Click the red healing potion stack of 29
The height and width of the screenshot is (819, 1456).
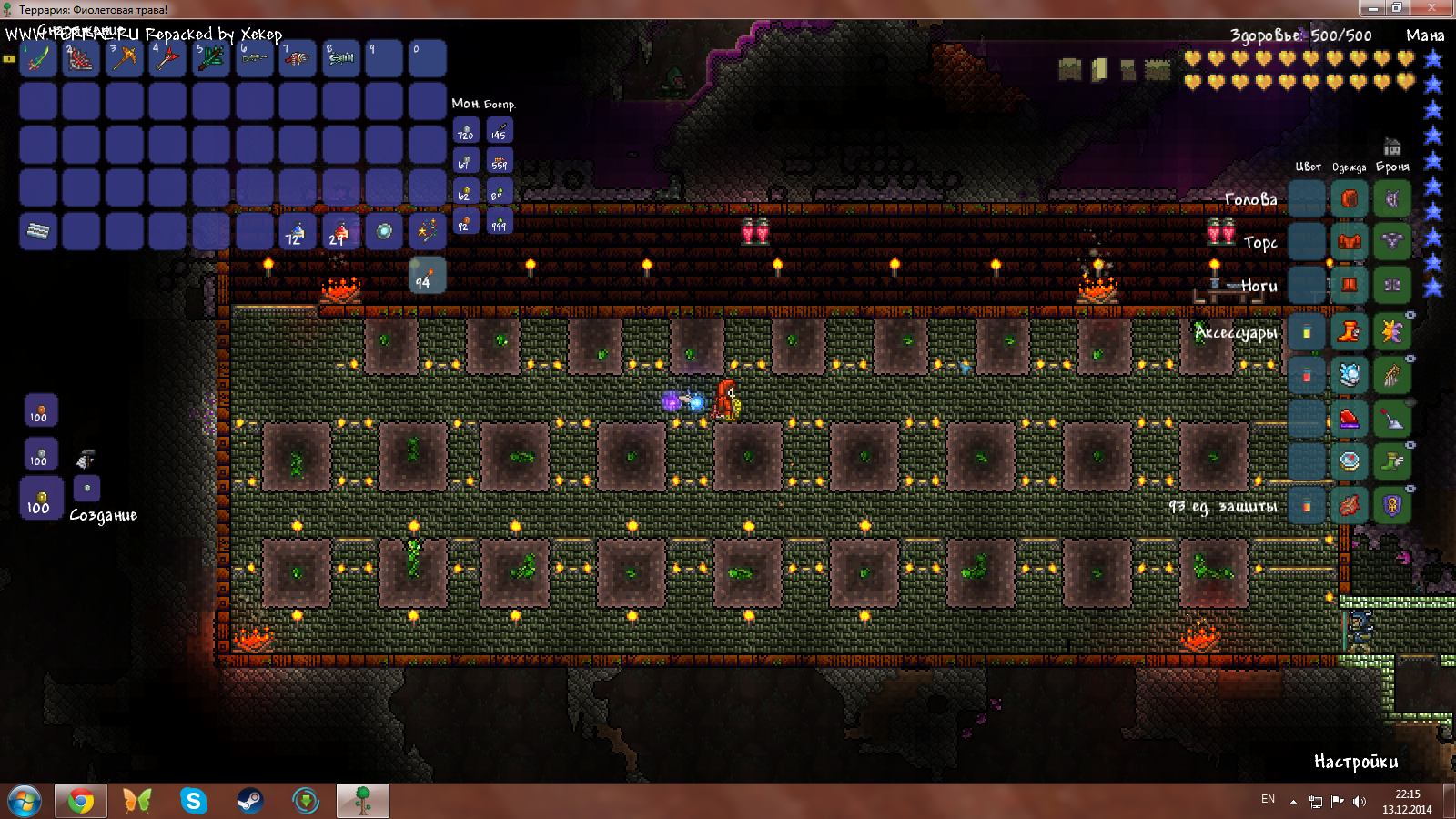pos(340,232)
